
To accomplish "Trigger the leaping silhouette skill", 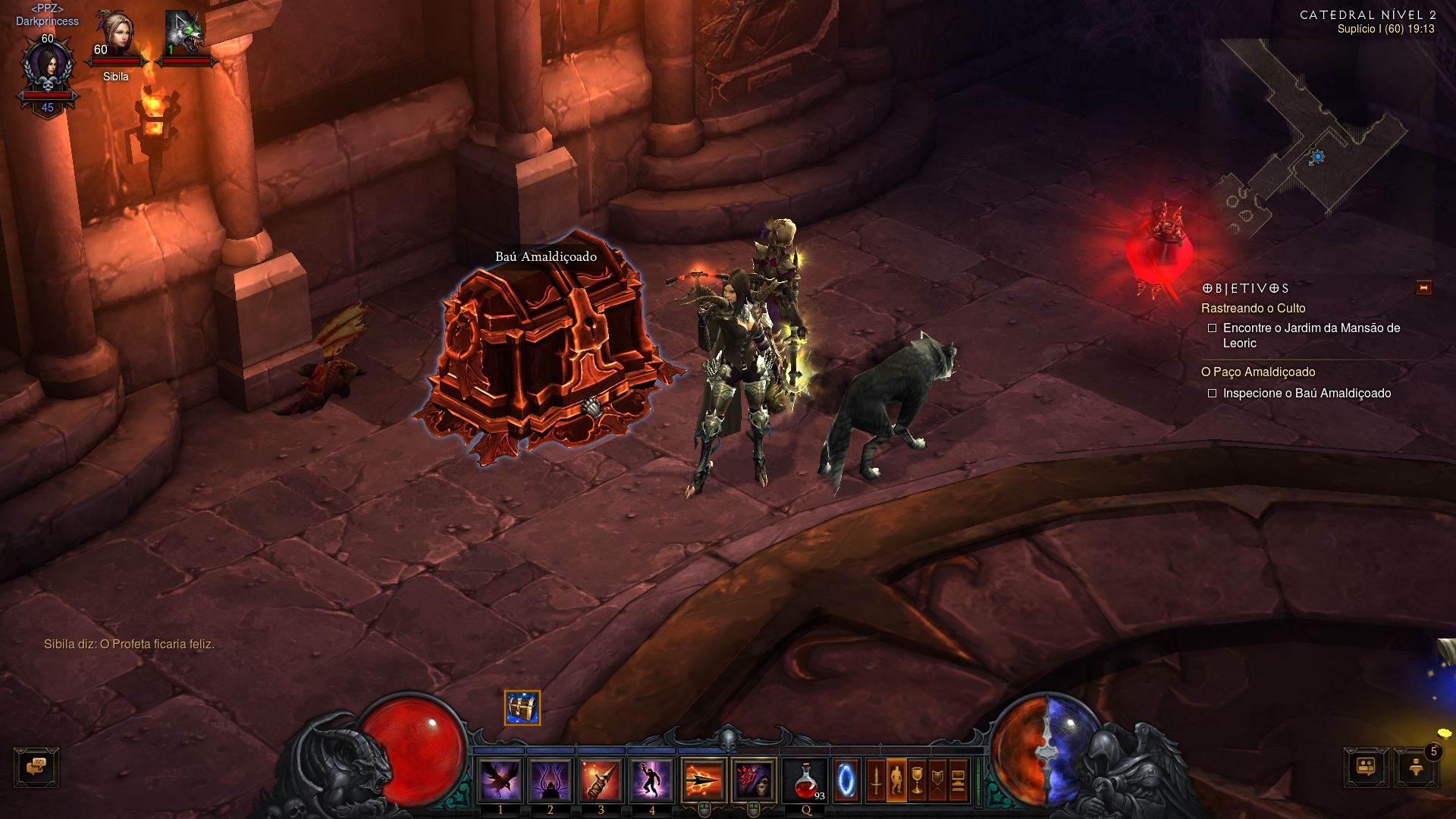I will [x=651, y=780].
